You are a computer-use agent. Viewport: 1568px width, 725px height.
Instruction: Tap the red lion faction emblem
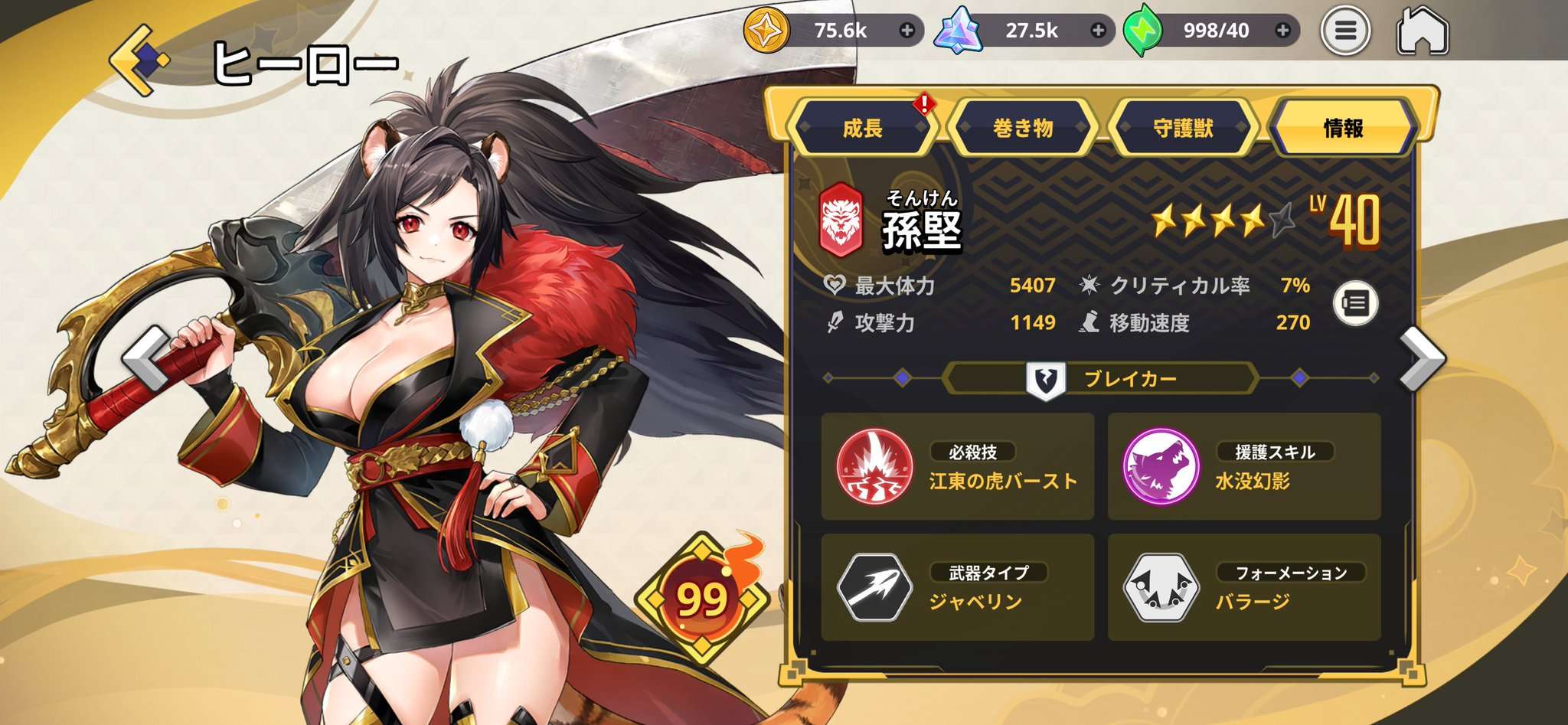pyautogui.click(x=841, y=220)
